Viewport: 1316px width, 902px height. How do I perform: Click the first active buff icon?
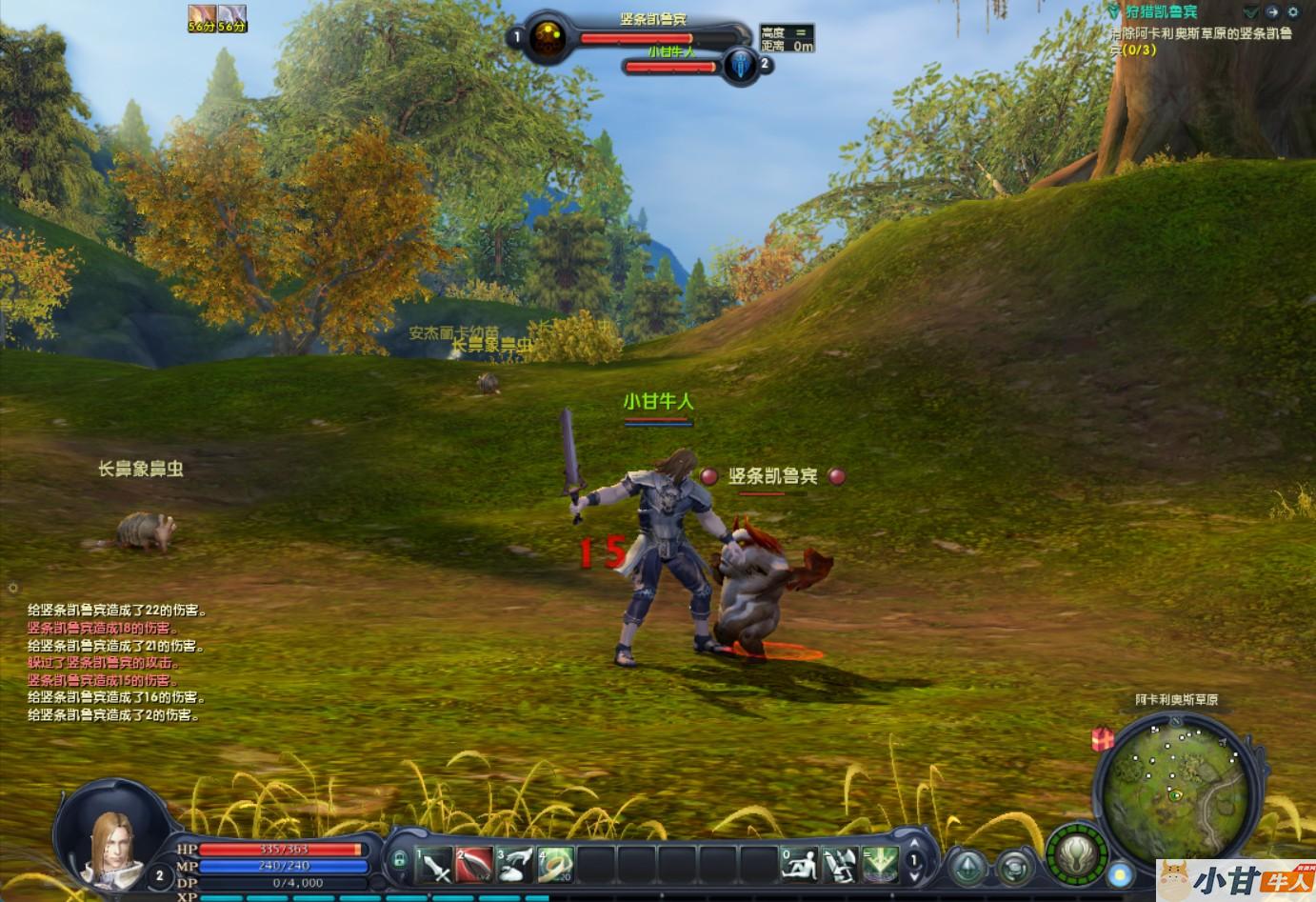202,17
